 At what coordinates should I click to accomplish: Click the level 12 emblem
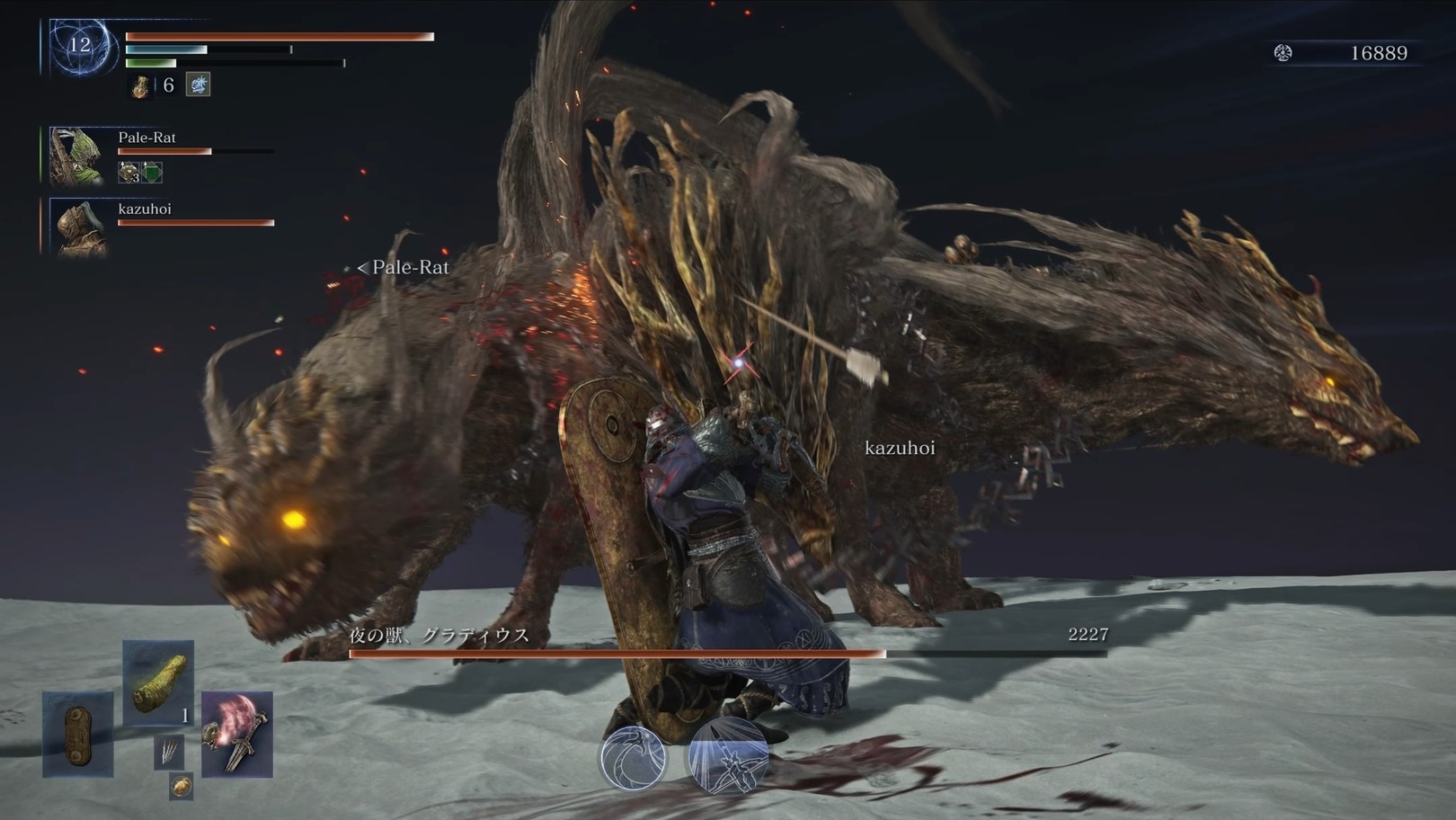[x=81, y=46]
